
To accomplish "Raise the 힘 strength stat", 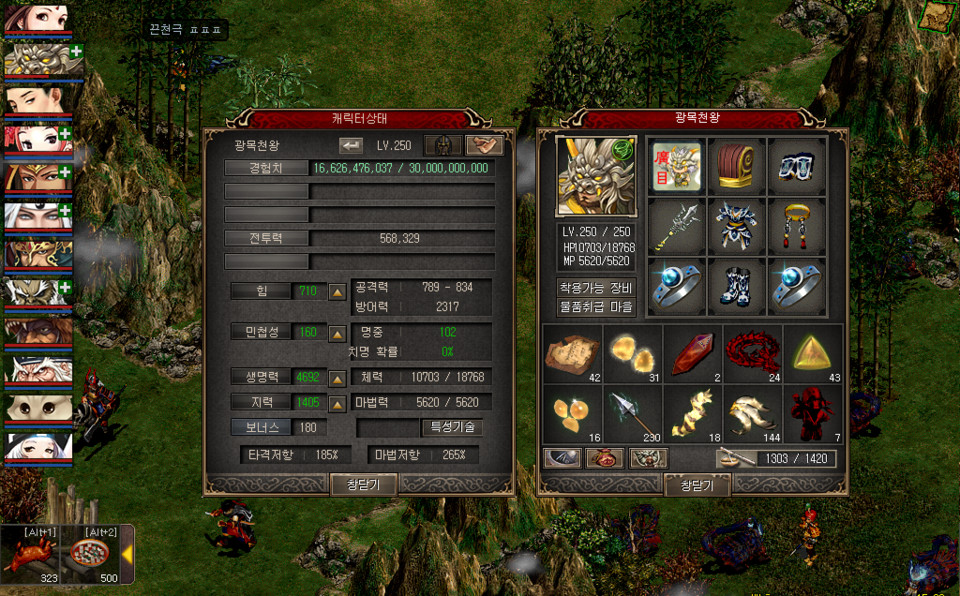I will 338,292.
